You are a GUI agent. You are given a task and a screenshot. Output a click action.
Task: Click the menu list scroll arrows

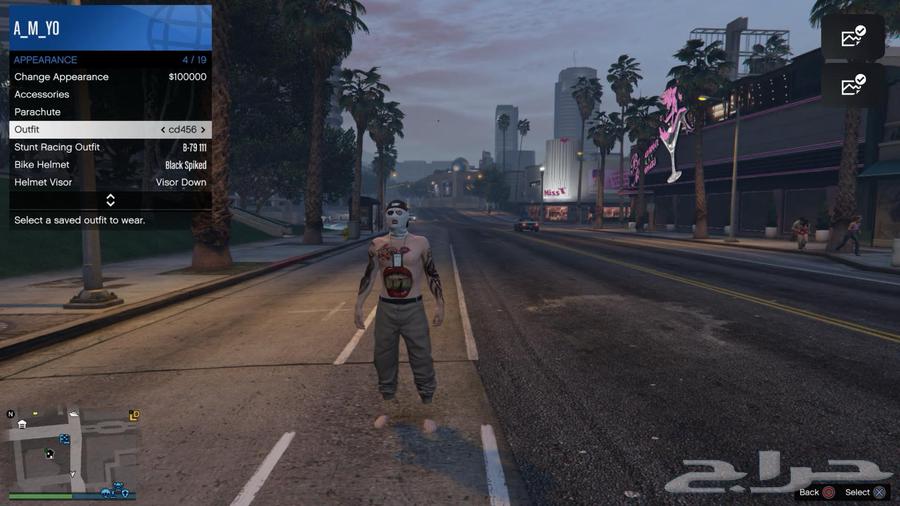coord(110,201)
